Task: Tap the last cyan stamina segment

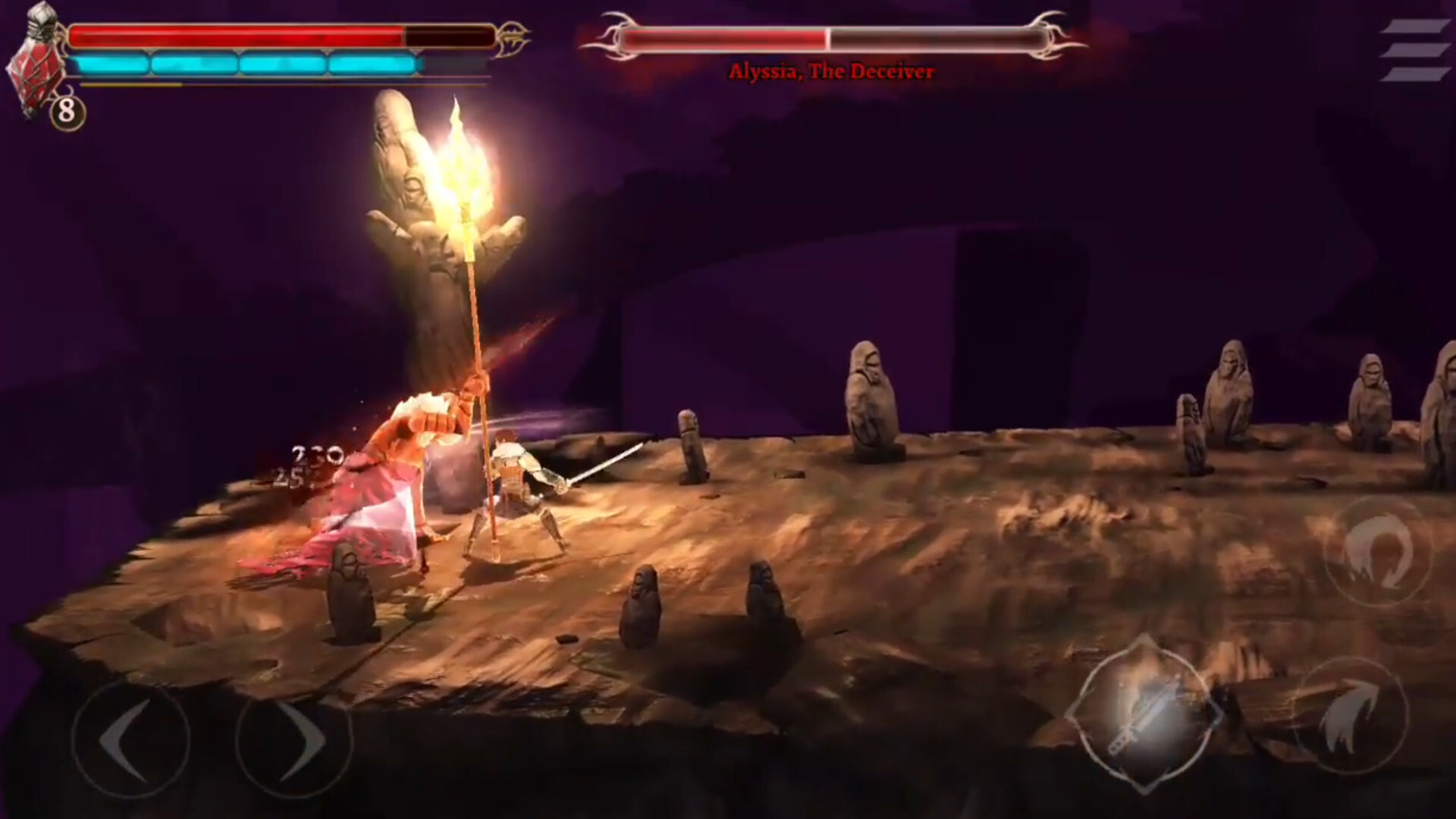Action: (x=372, y=64)
